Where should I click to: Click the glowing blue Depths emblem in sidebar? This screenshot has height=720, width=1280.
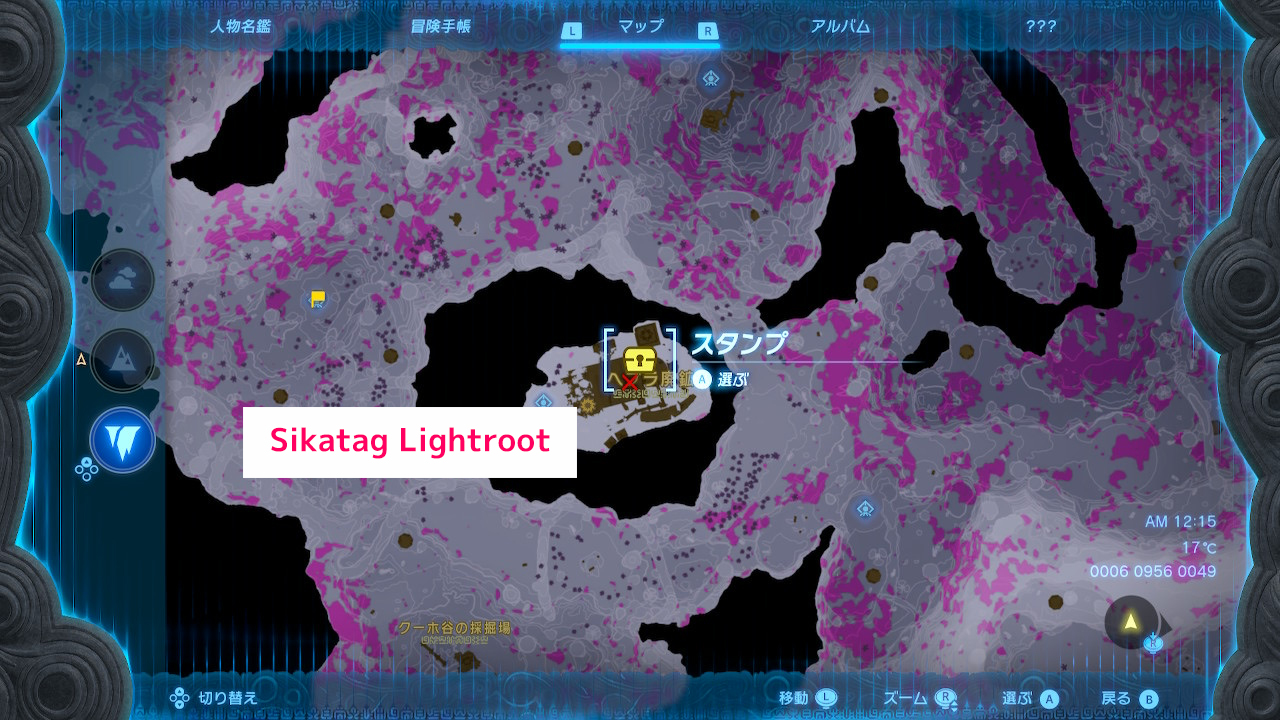tap(121, 440)
